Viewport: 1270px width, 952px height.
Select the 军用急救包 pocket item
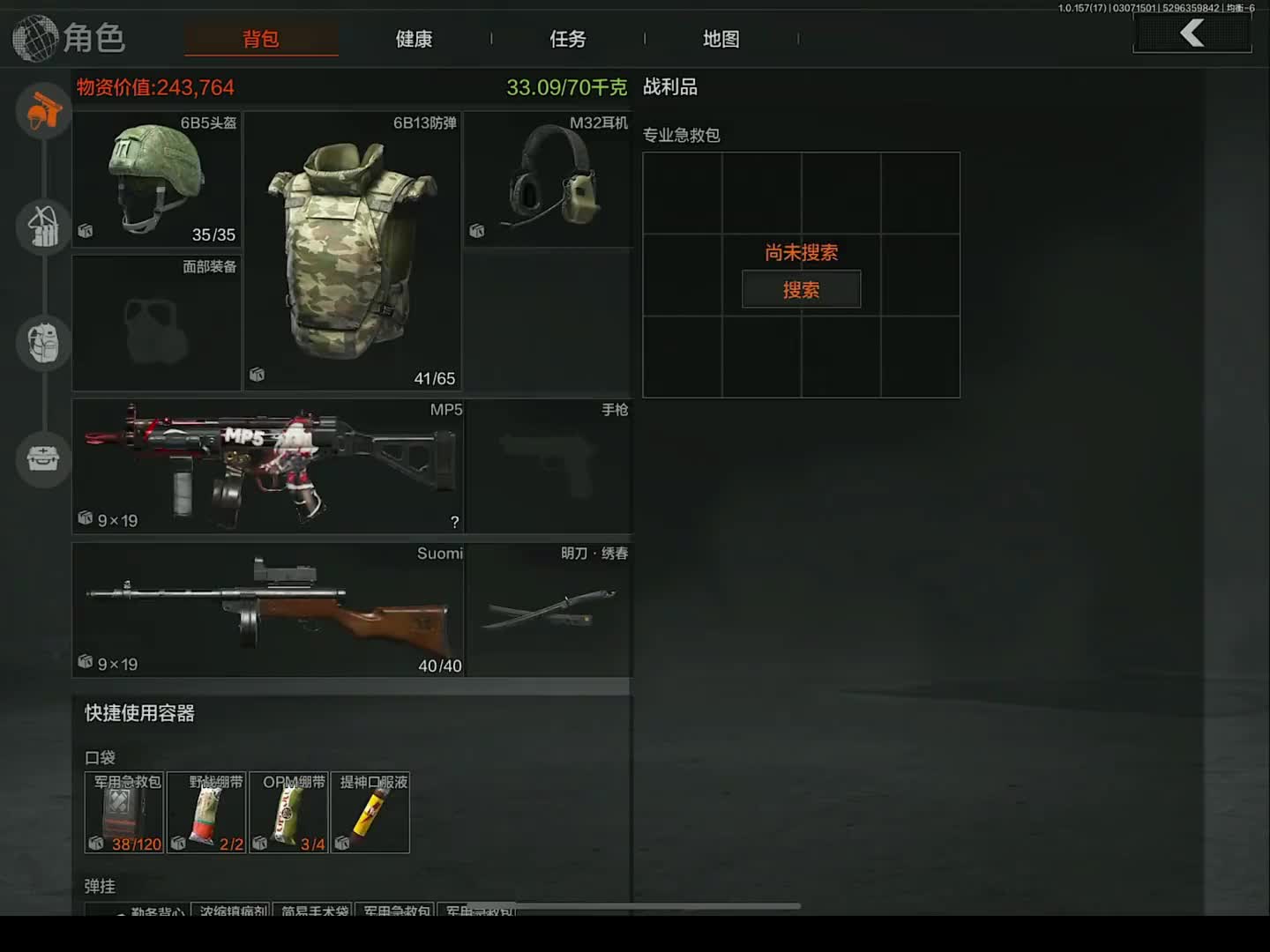124,813
